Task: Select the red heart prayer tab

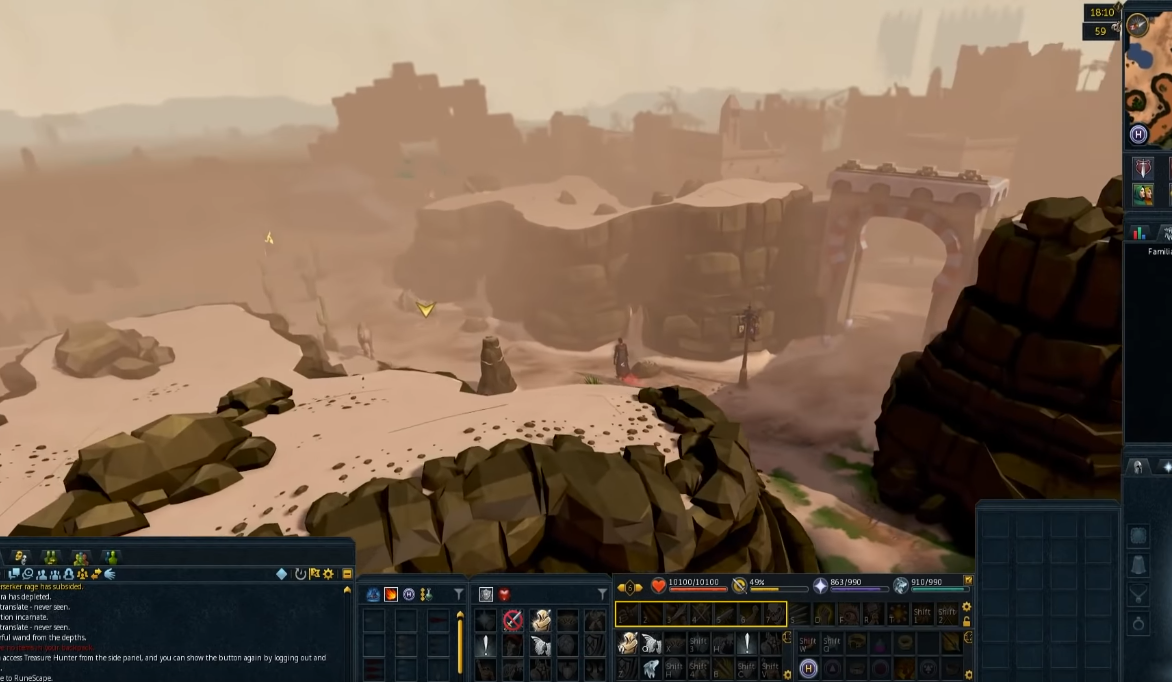Action: click(504, 594)
